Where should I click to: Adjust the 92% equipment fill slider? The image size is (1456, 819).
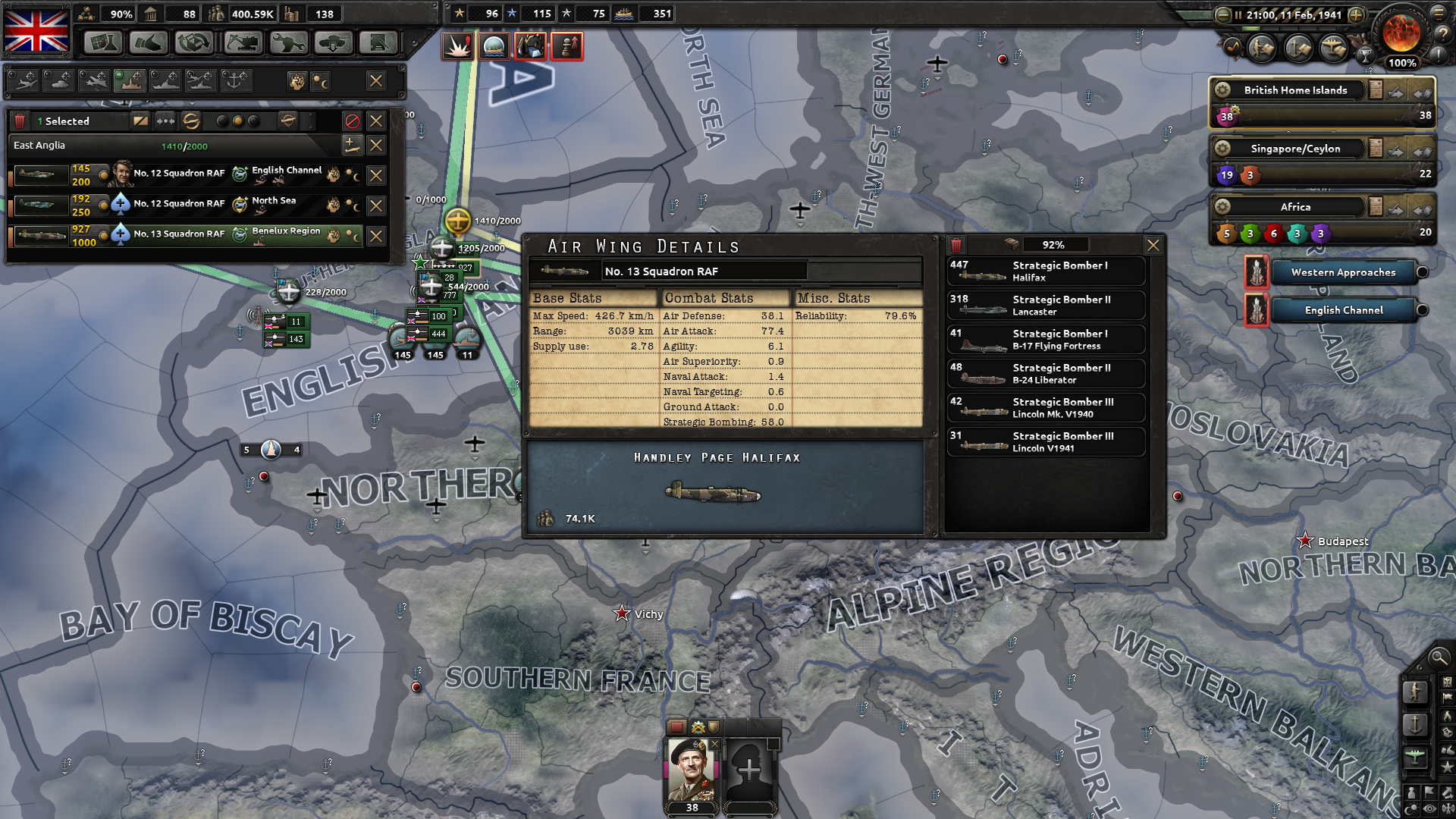click(1056, 244)
